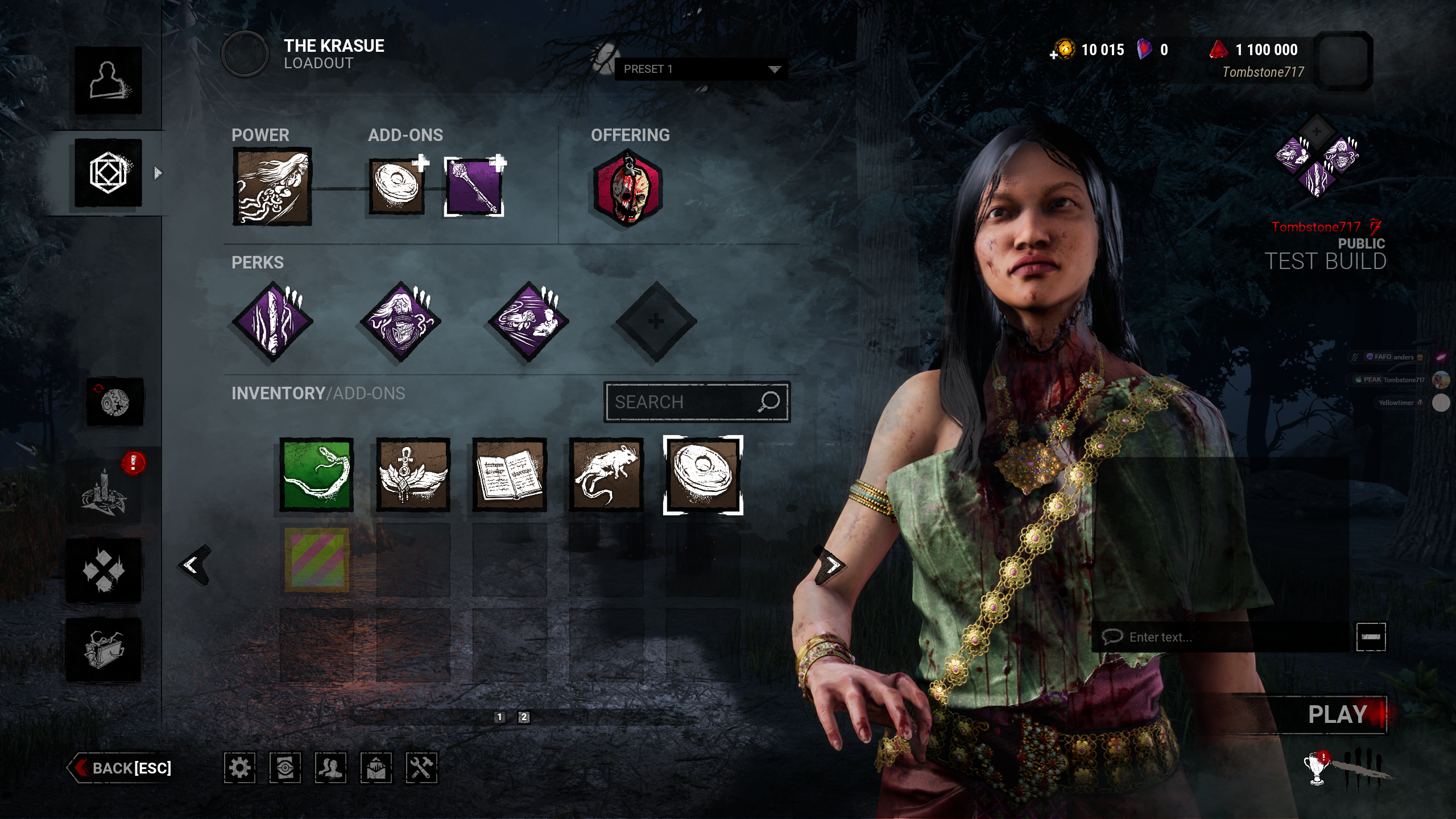Open the equipped skull offering slot
Image resolution: width=1456 pixels, height=819 pixels.
627,188
